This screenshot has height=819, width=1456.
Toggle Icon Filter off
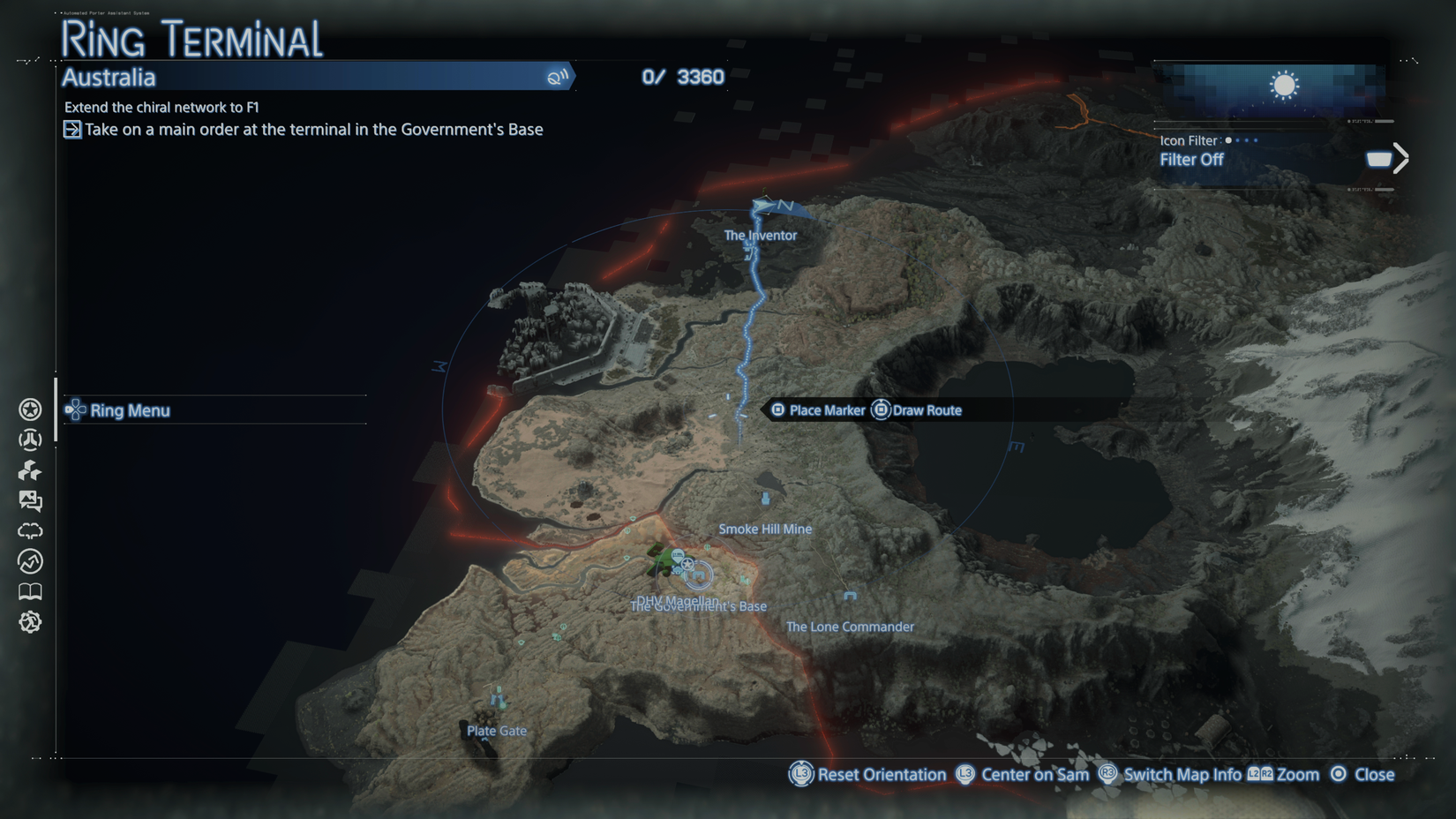tap(1191, 160)
